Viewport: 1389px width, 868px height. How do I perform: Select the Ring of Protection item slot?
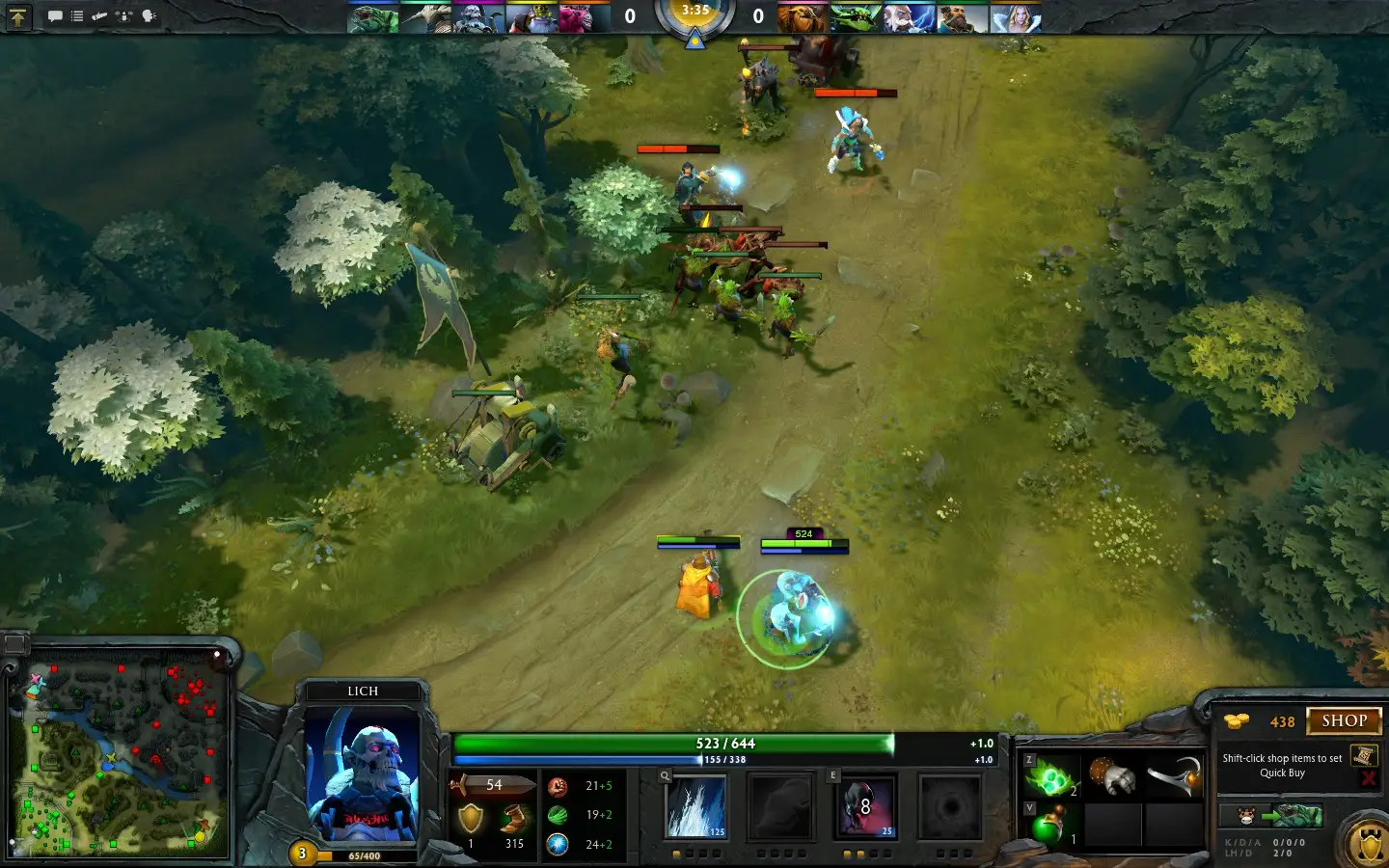tap(1174, 775)
